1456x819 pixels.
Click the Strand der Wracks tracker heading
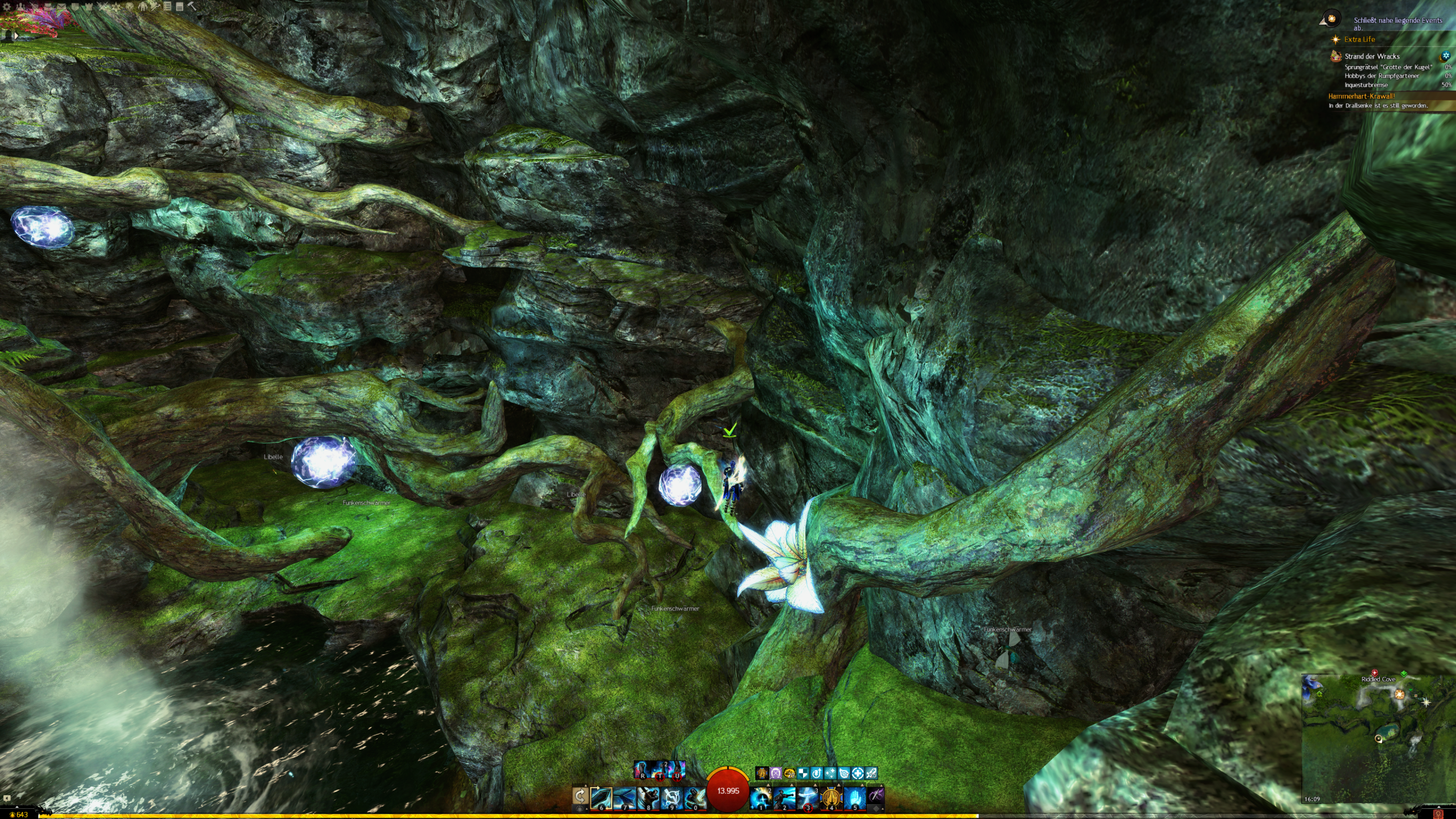tap(1372, 56)
